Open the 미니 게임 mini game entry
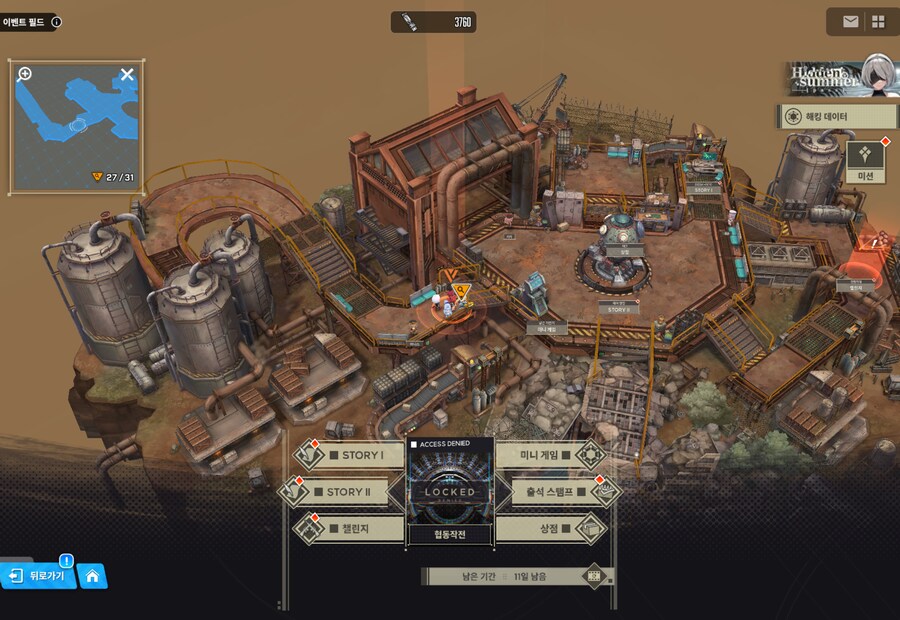 pyautogui.click(x=548, y=456)
